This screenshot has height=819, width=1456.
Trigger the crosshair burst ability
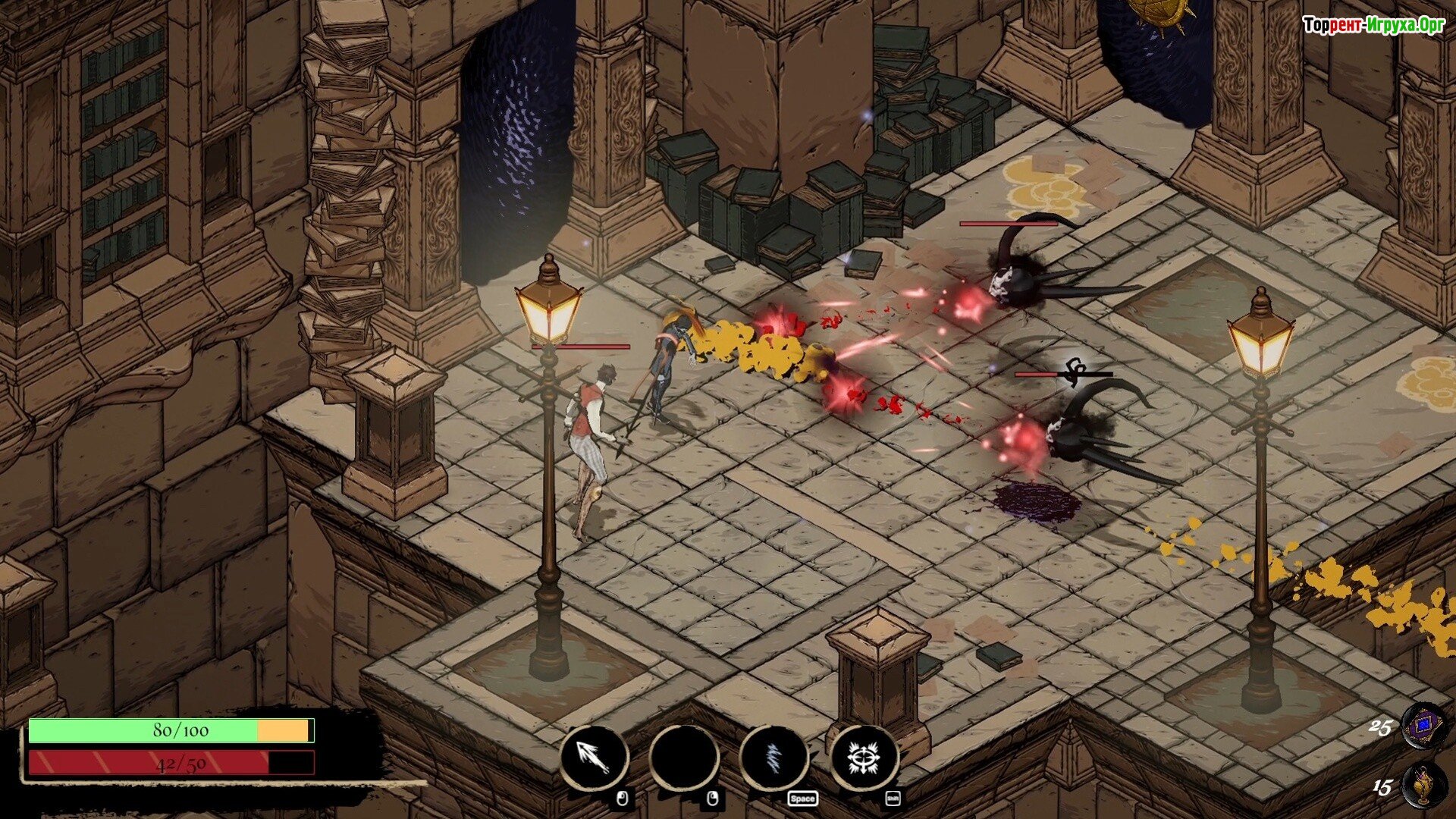(x=864, y=758)
